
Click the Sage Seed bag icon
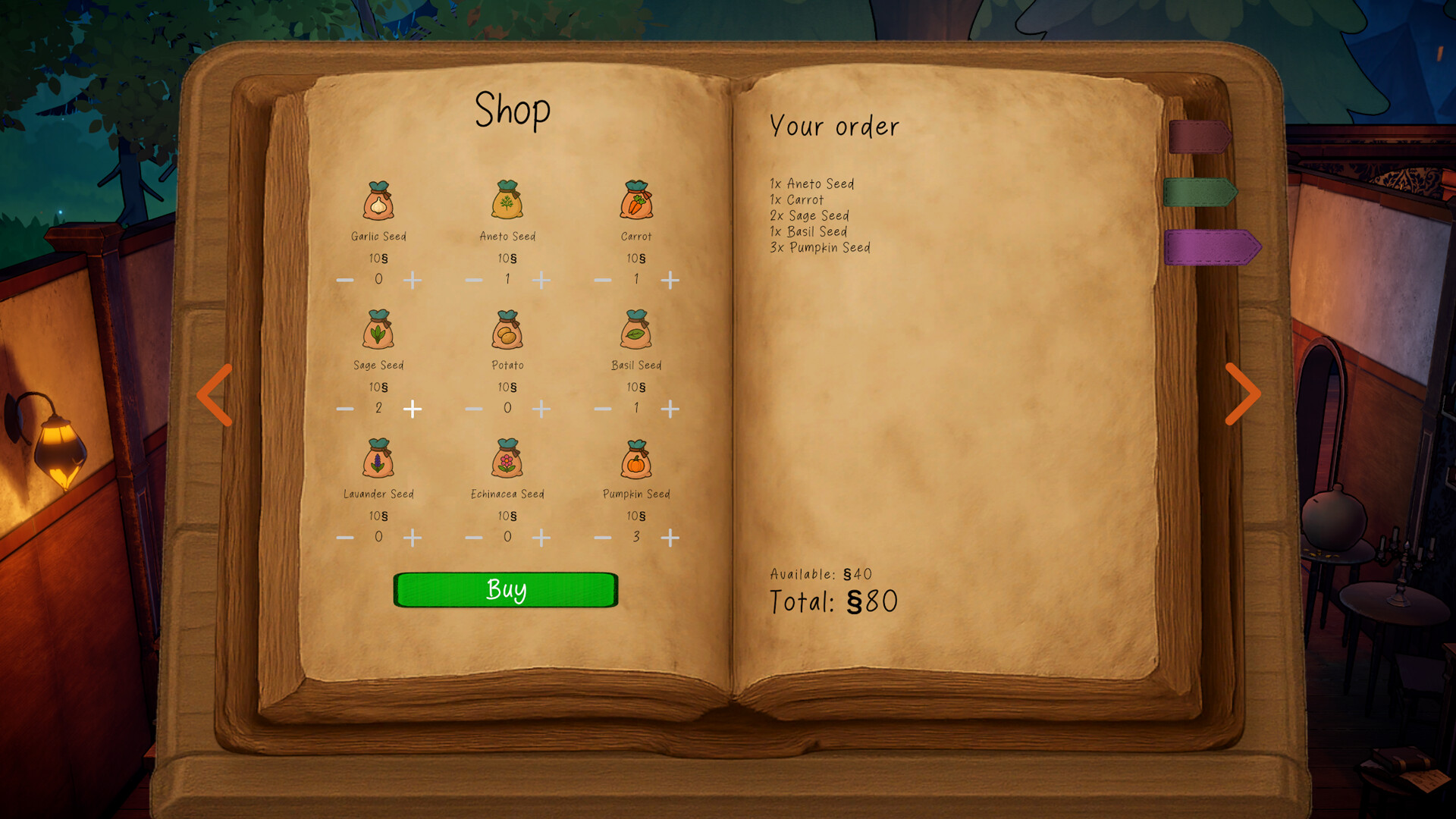[378, 329]
